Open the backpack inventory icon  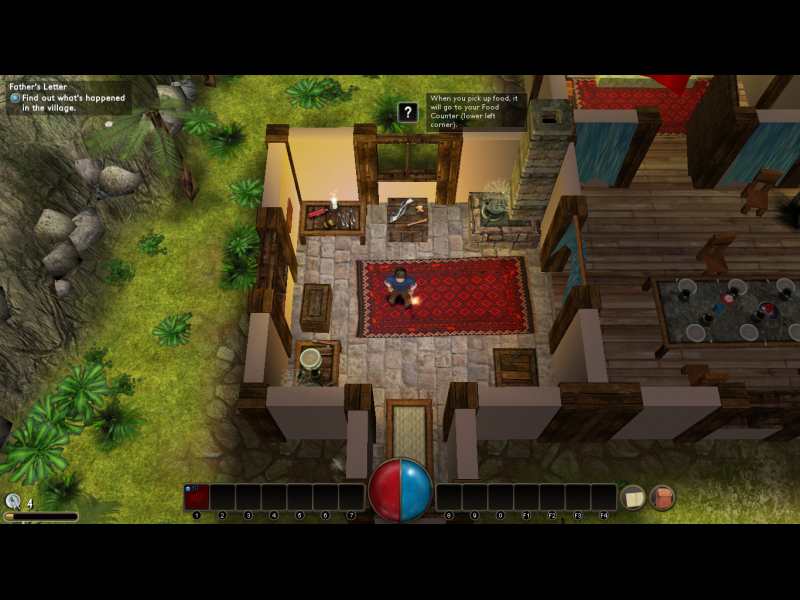tap(662, 497)
